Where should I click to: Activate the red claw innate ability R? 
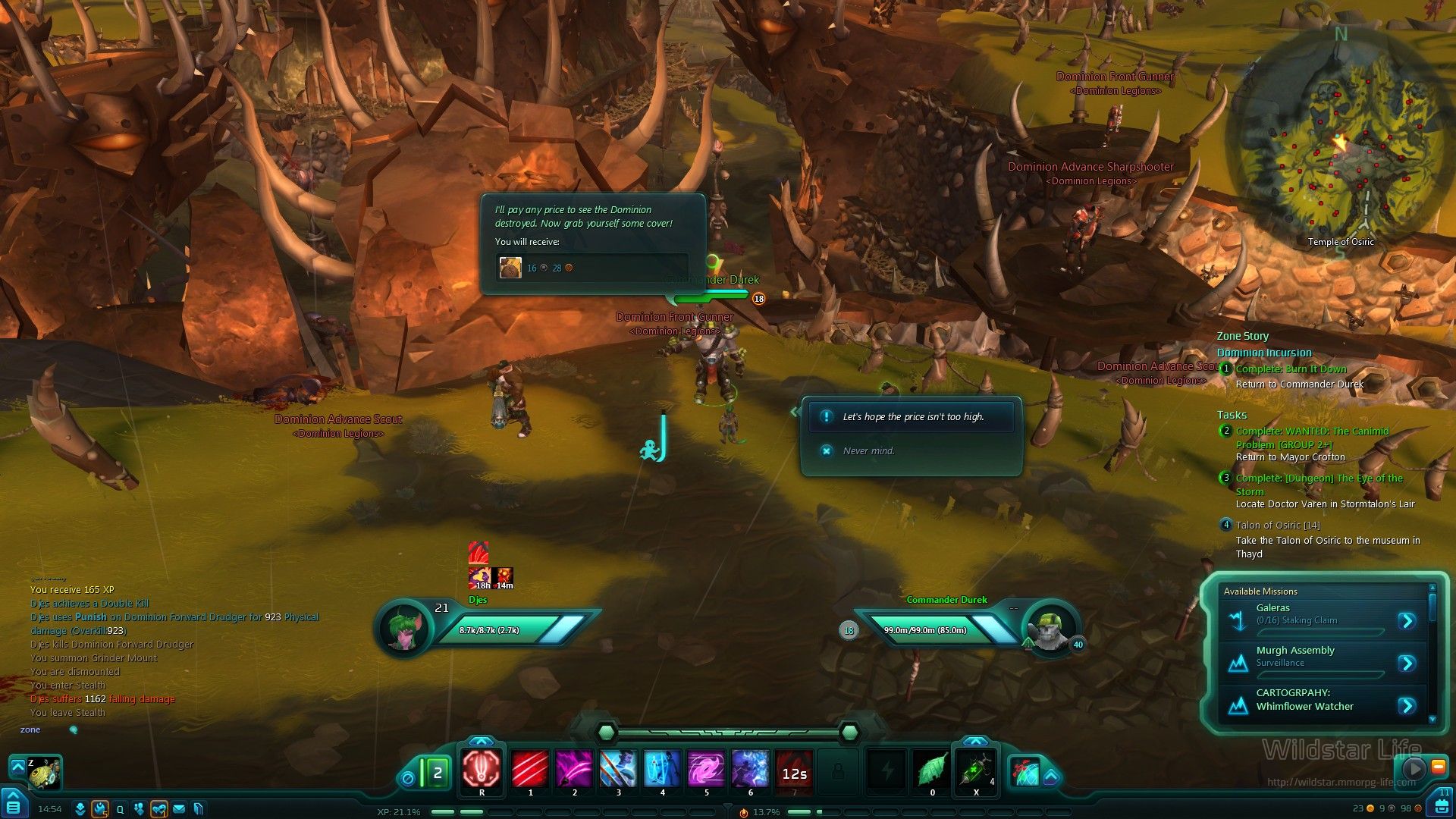click(x=482, y=769)
